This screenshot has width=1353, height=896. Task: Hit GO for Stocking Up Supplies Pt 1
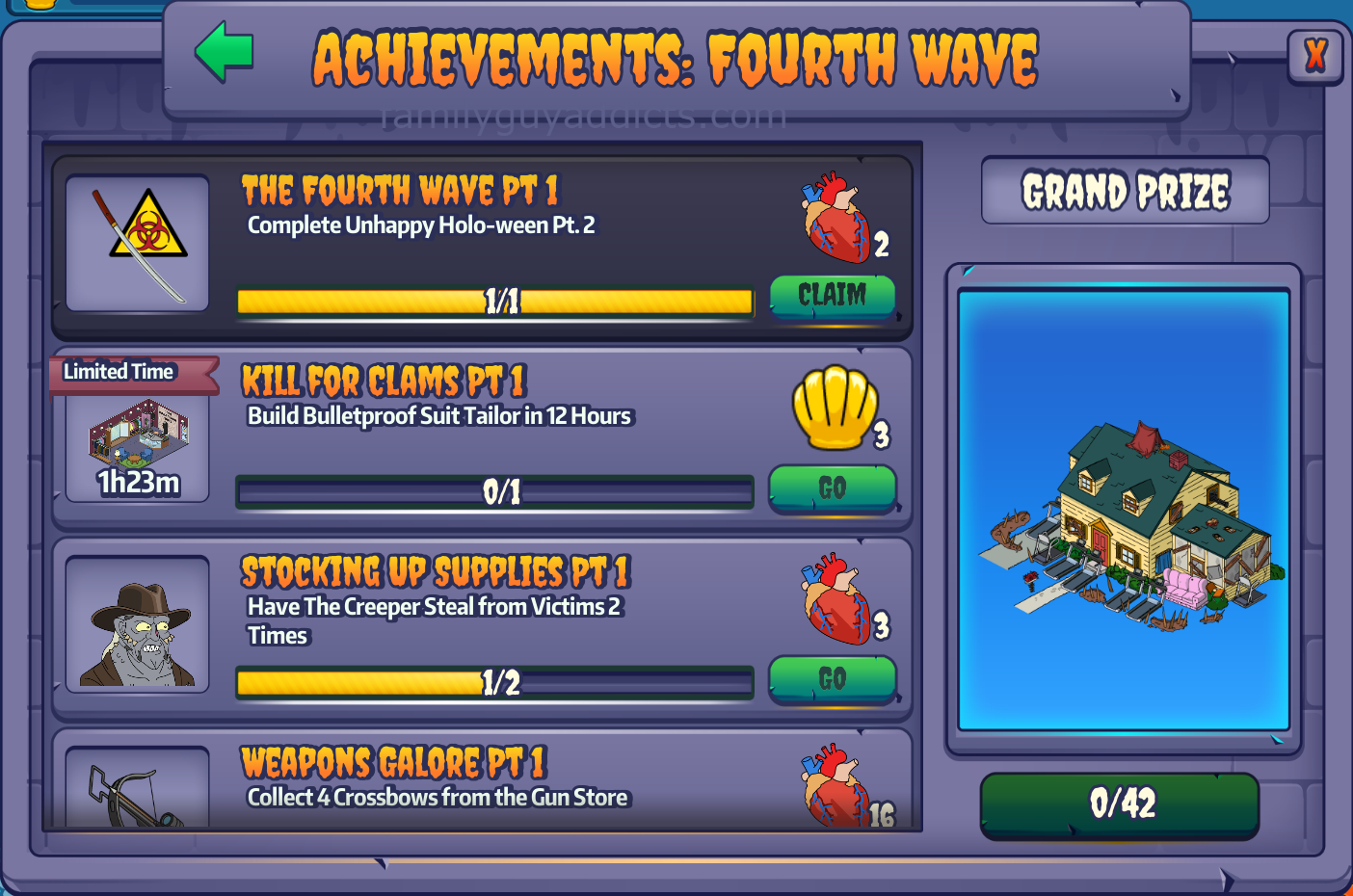(x=833, y=678)
